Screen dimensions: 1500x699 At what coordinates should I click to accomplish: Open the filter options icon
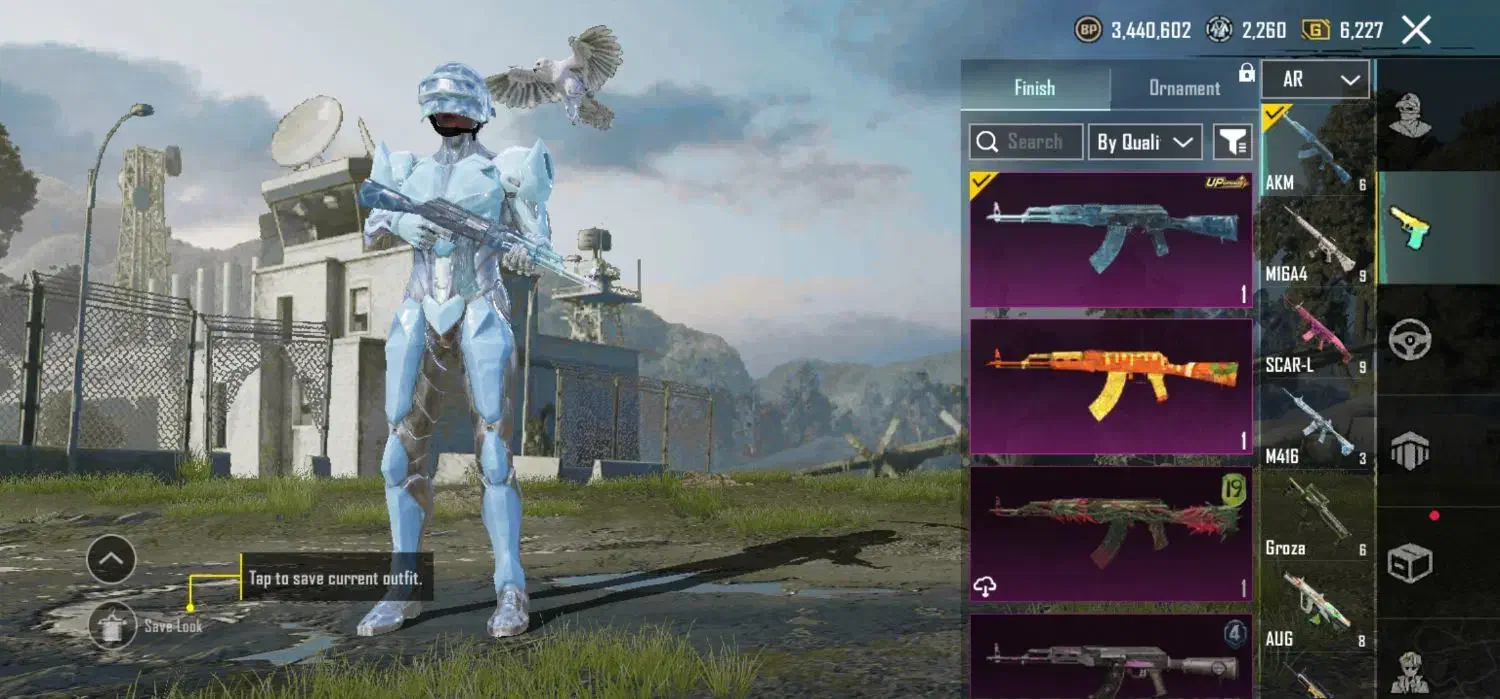click(x=1233, y=142)
